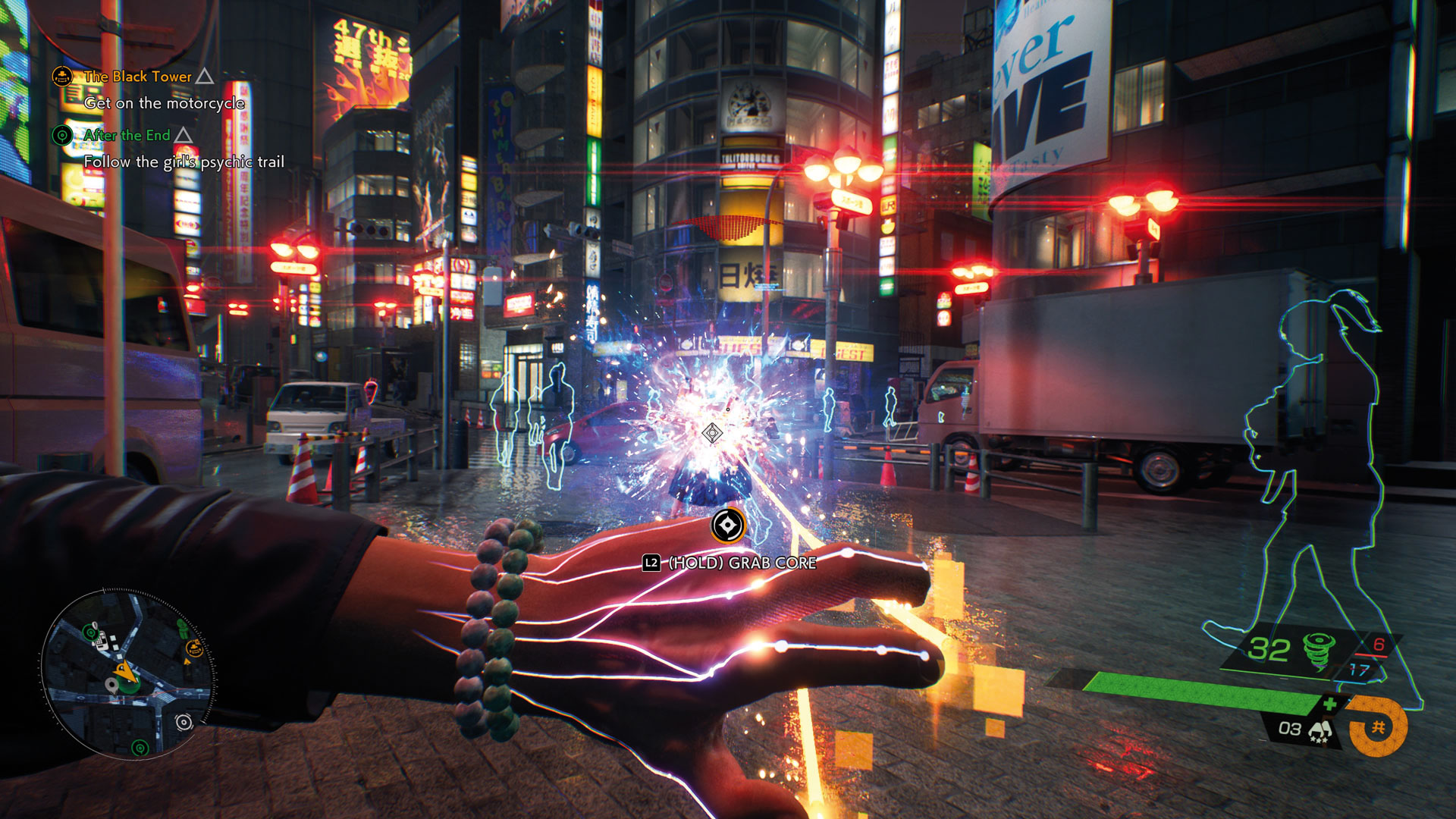
Task: Click the orange Black Tower quest icon
Action: 62,76
